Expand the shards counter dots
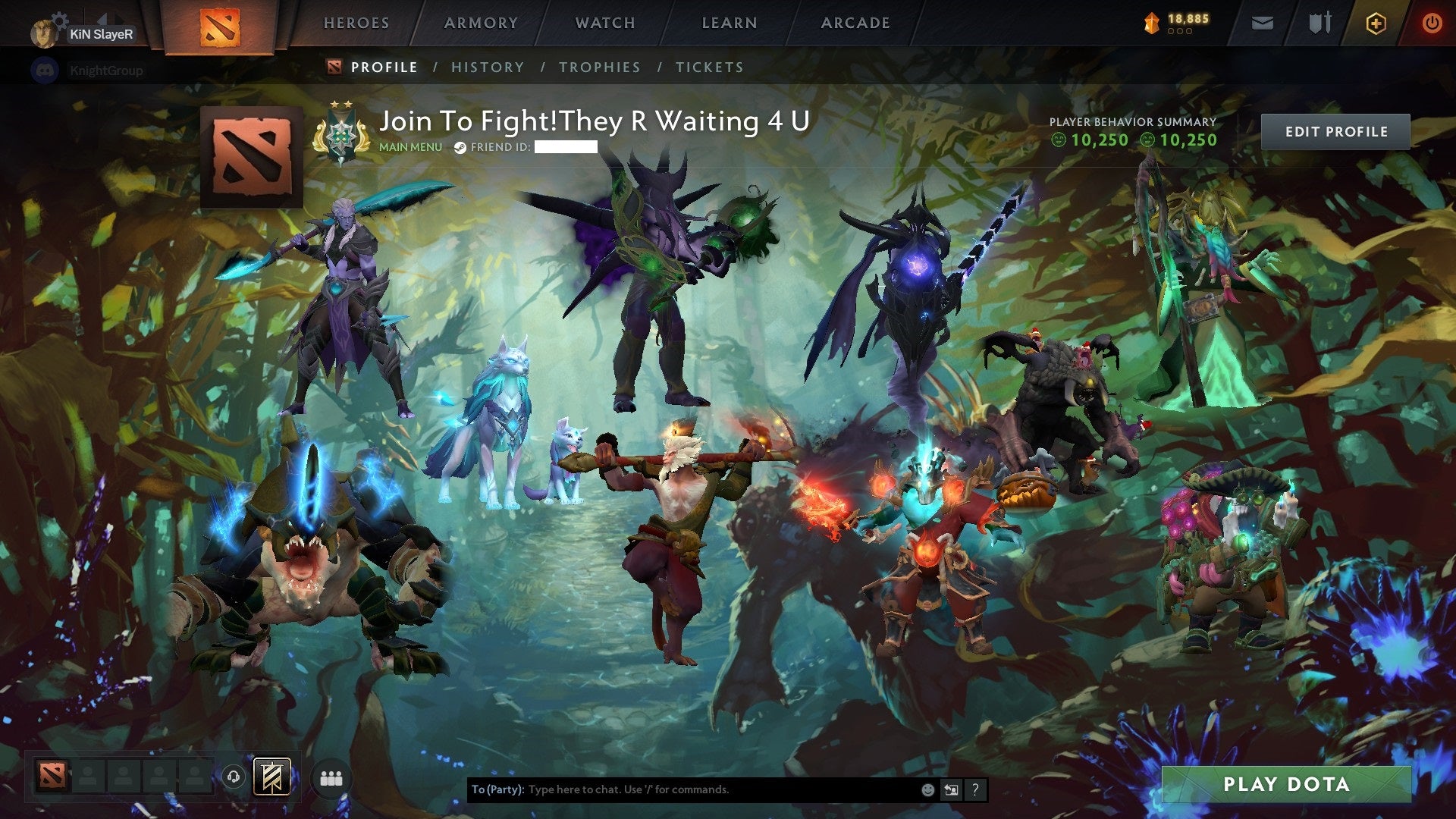The width and height of the screenshot is (1456, 819). pos(1180,30)
